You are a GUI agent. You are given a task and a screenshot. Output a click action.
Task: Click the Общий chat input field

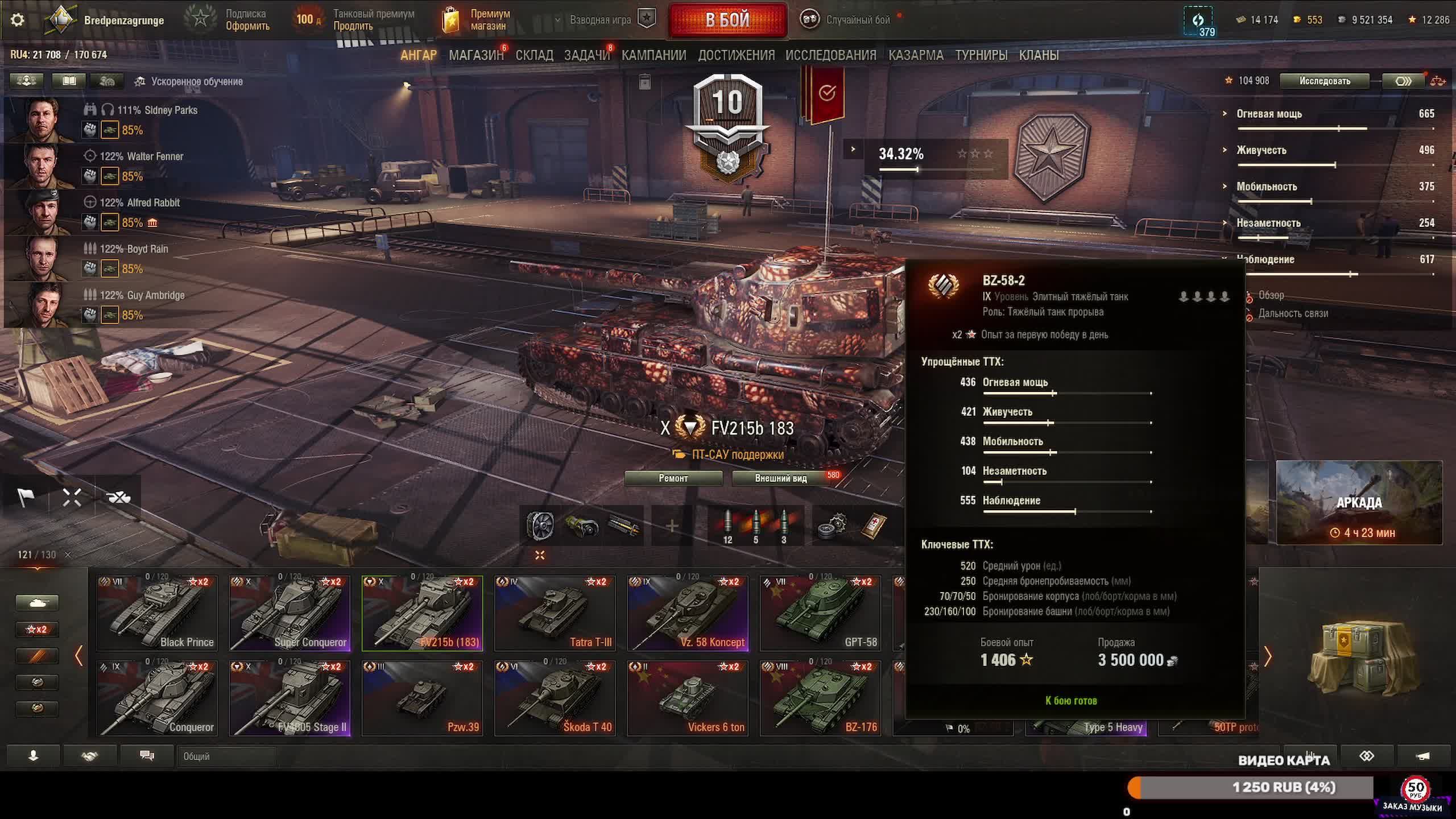pyautogui.click(x=227, y=756)
